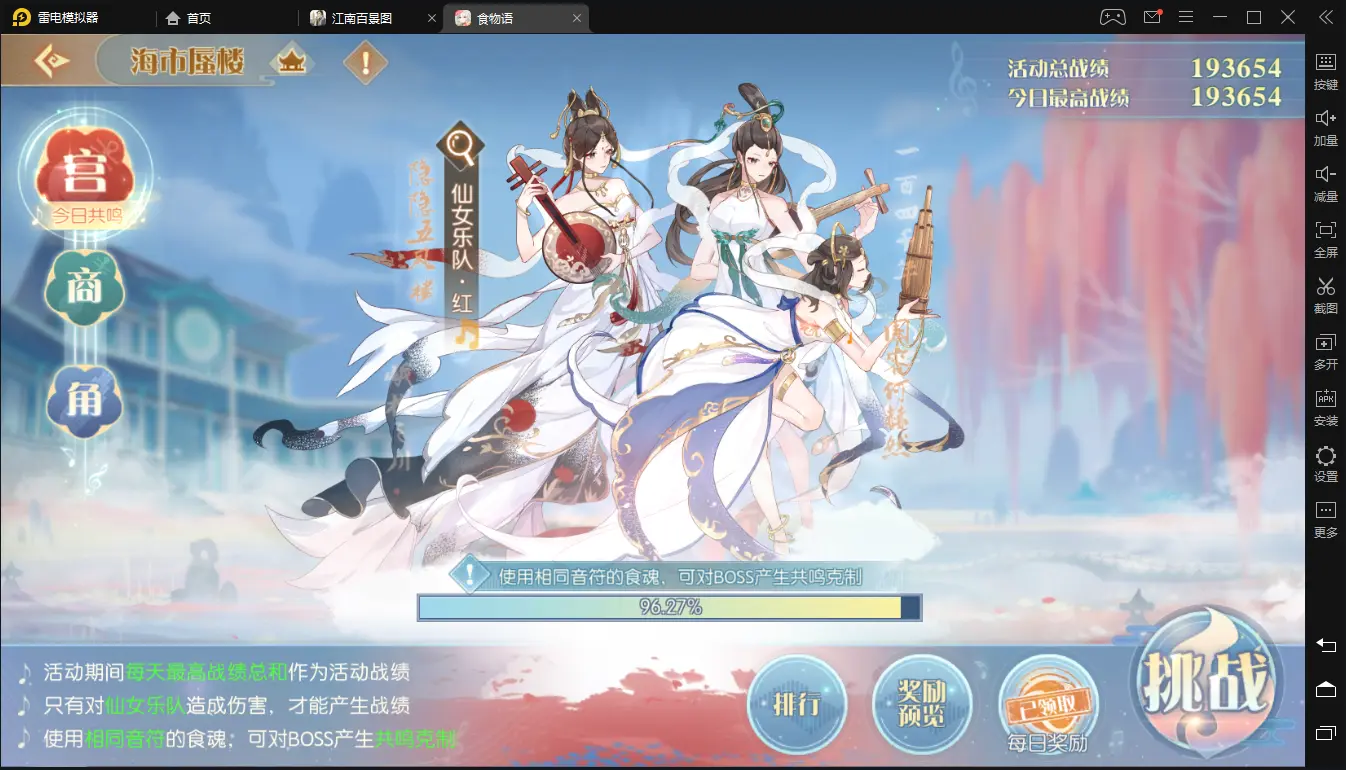Screen dimensions: 1346x770
Task: Open the gold trophy icon next to 海市蜃楼
Action: tap(295, 61)
